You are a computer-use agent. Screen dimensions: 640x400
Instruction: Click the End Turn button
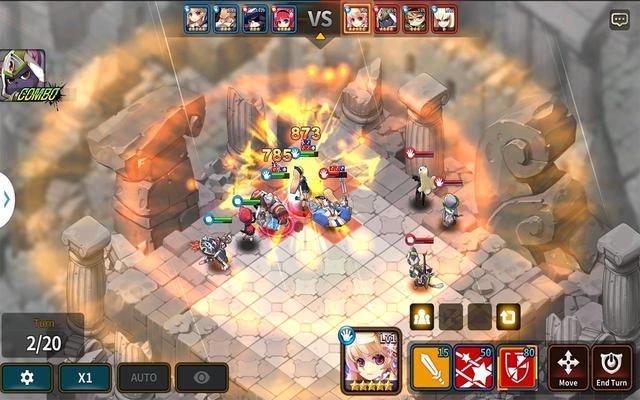pos(611,368)
